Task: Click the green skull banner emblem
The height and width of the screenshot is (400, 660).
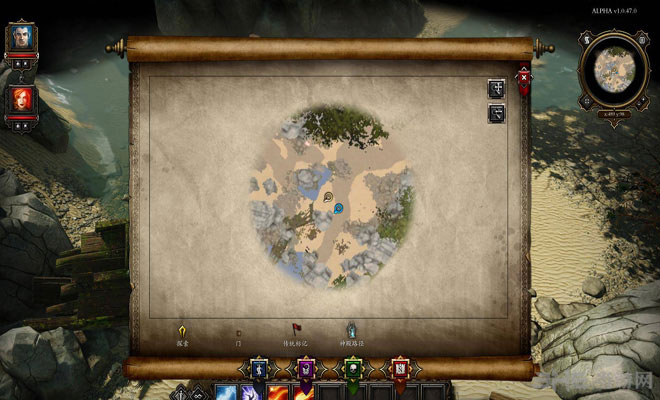Action: 352,369
